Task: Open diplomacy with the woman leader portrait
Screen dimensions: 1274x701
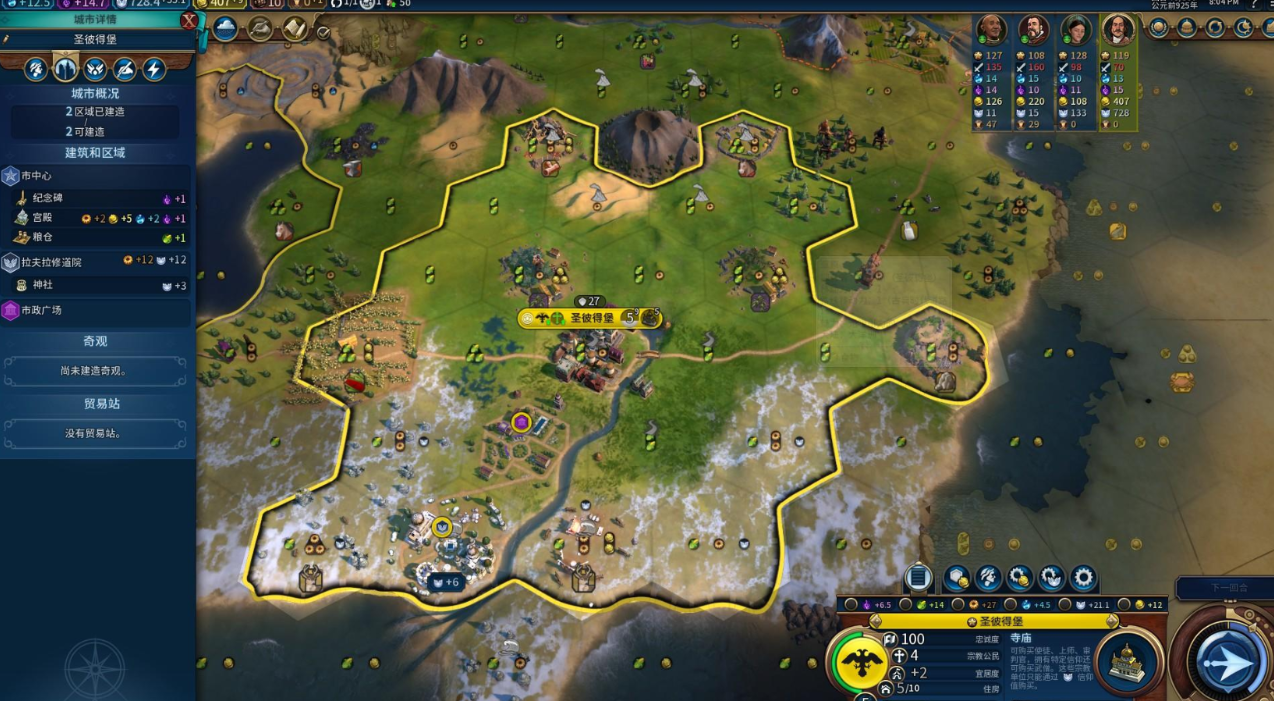Action: point(1075,30)
